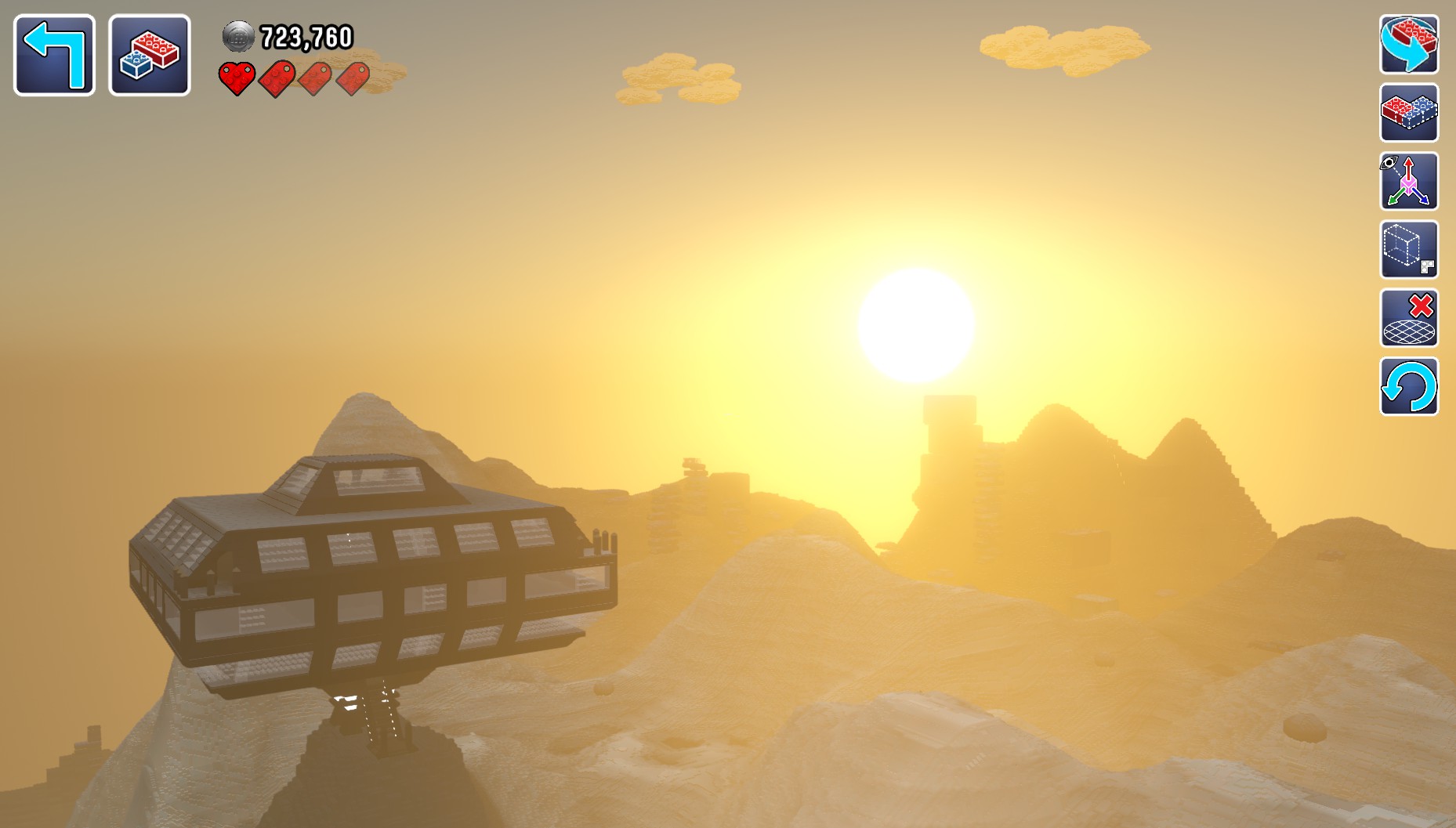
Task: Toggle delete selection mode
Action: point(1408,318)
